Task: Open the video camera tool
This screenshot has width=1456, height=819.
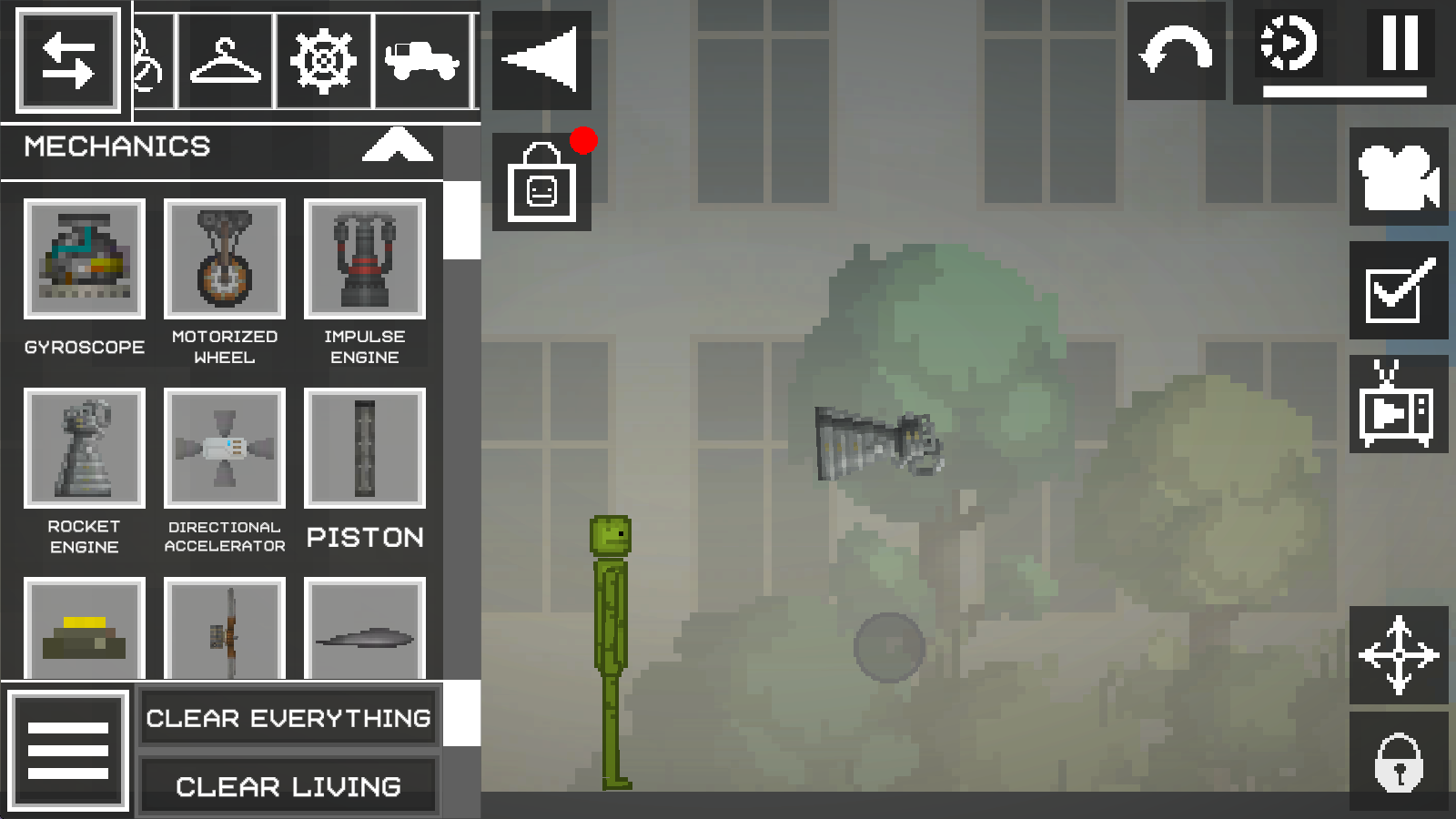Action: [x=1399, y=177]
